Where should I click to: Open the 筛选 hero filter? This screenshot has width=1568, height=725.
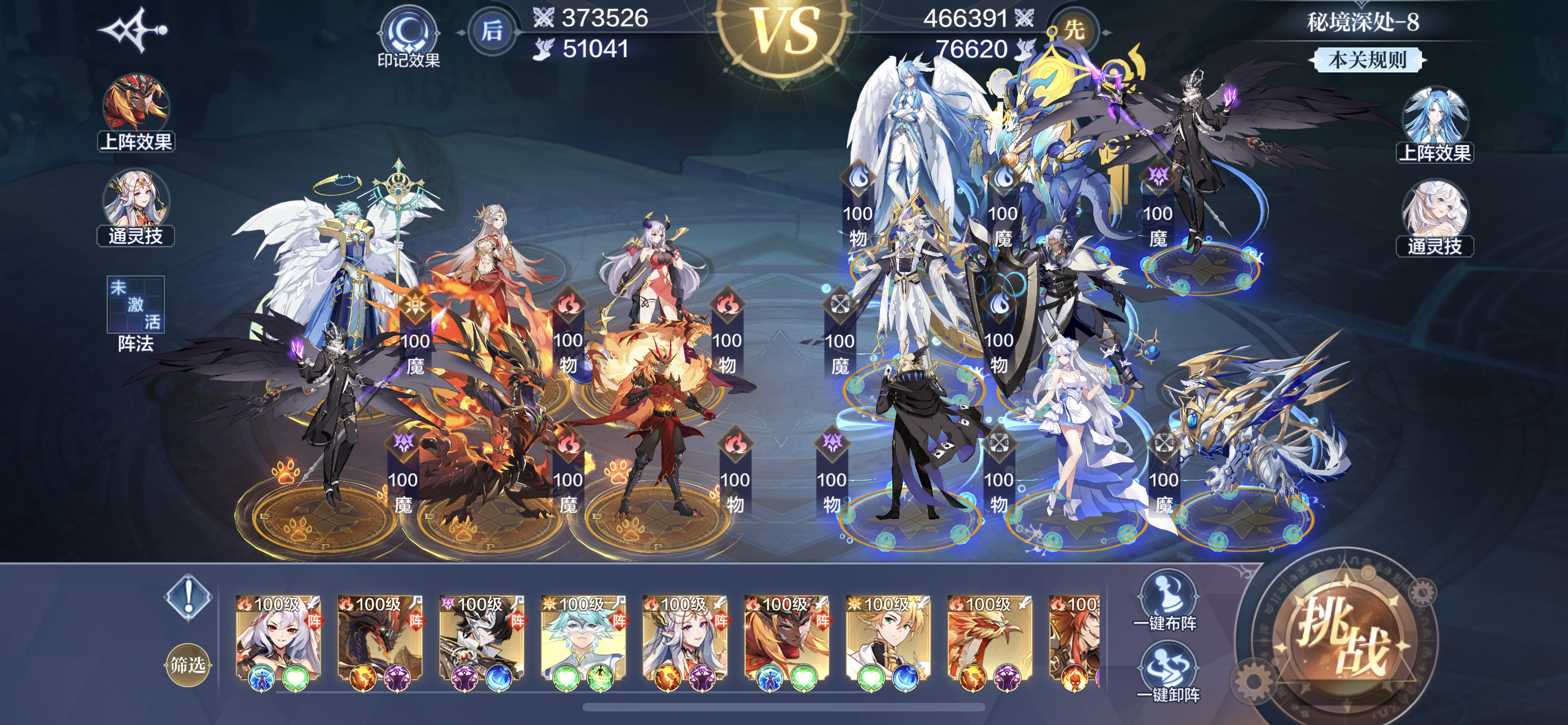pyautogui.click(x=187, y=664)
